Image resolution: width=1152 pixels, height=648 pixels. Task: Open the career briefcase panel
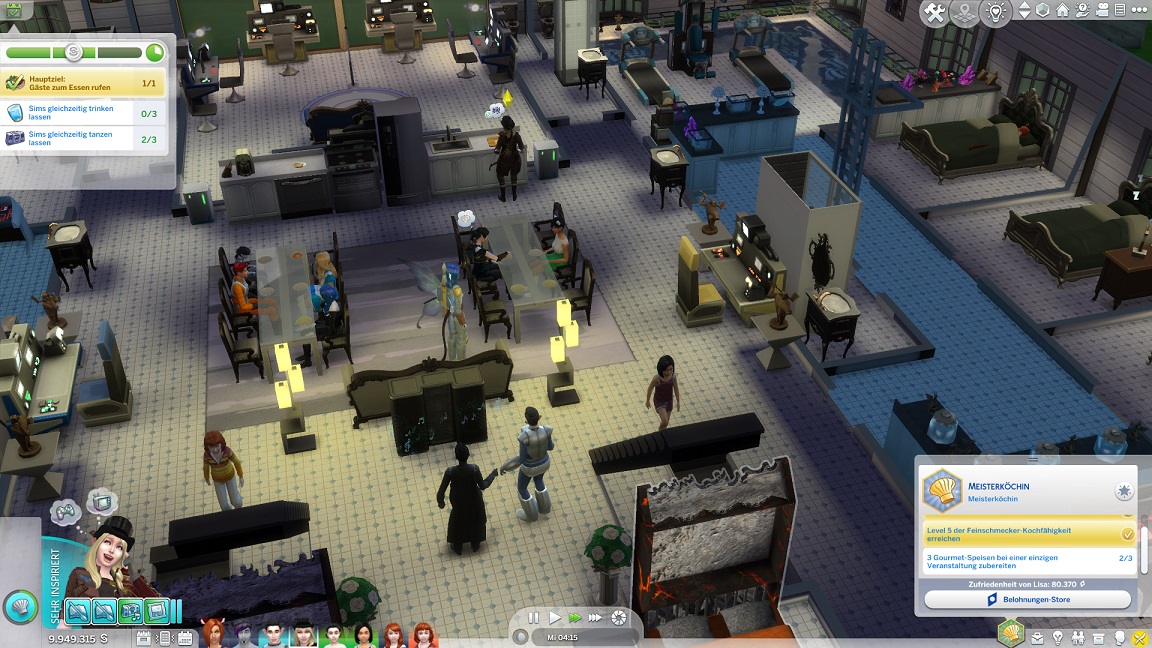pos(1037,637)
